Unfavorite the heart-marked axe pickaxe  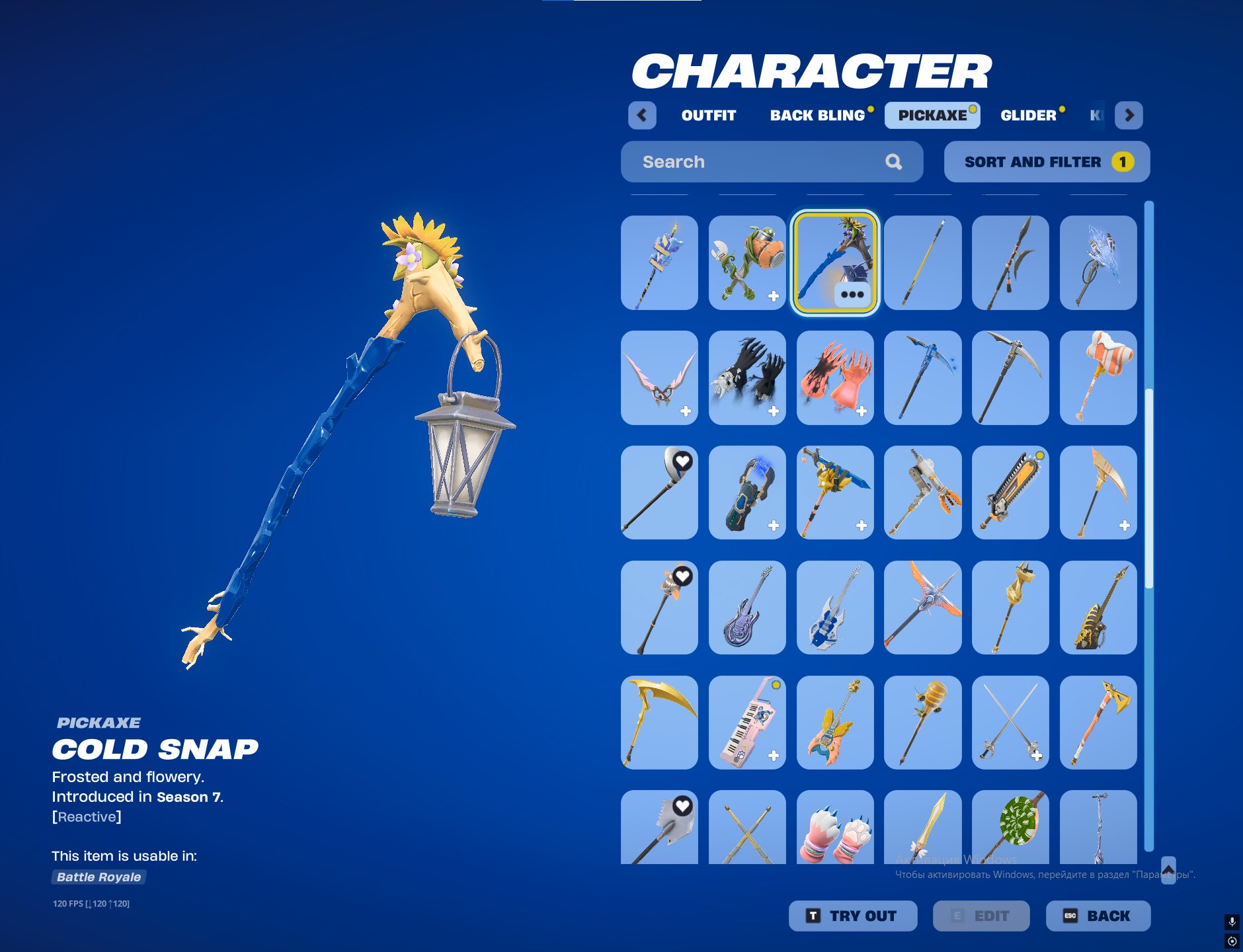pyautogui.click(x=682, y=577)
